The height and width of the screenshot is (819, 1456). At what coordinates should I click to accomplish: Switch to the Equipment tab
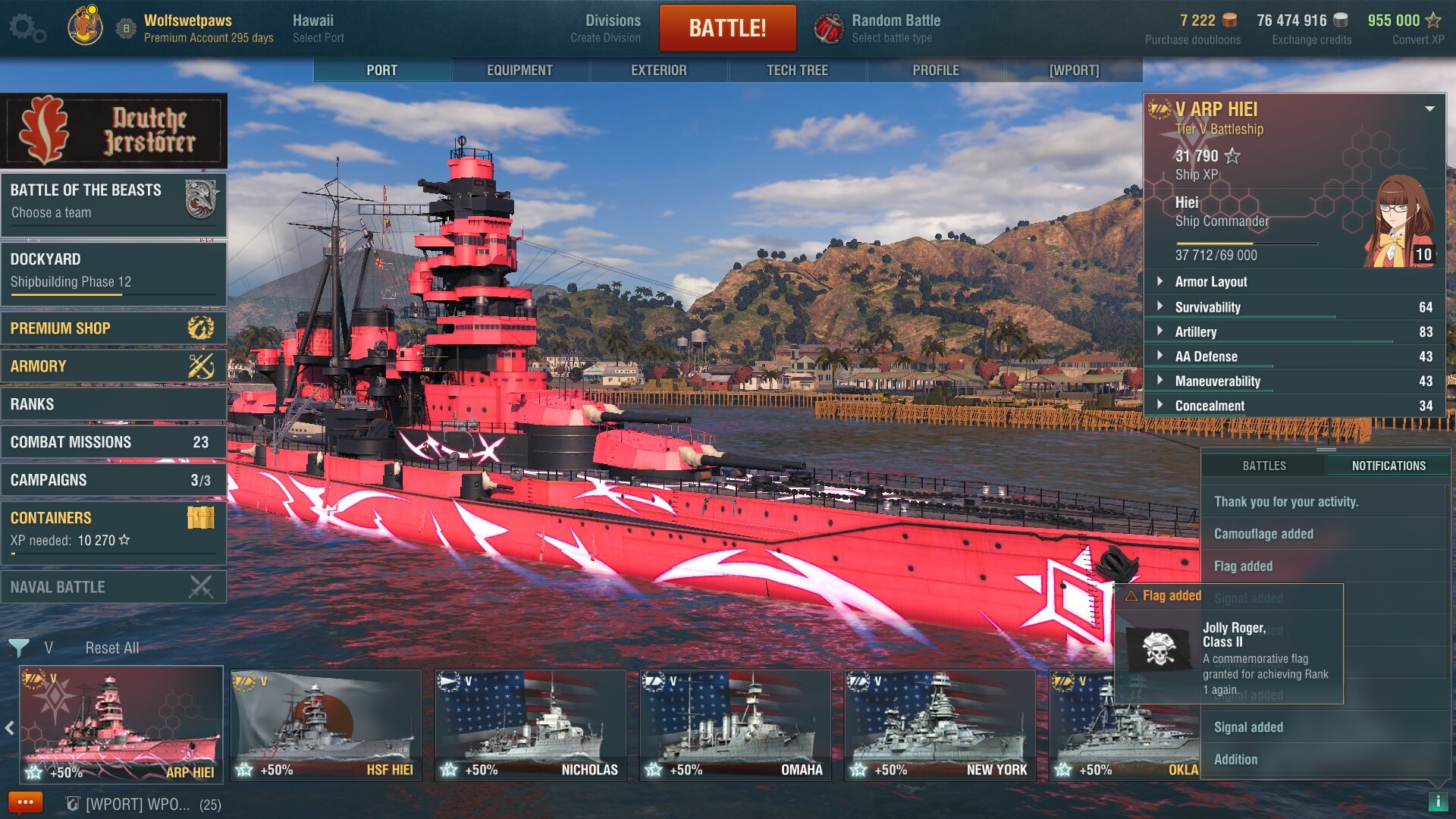(519, 70)
